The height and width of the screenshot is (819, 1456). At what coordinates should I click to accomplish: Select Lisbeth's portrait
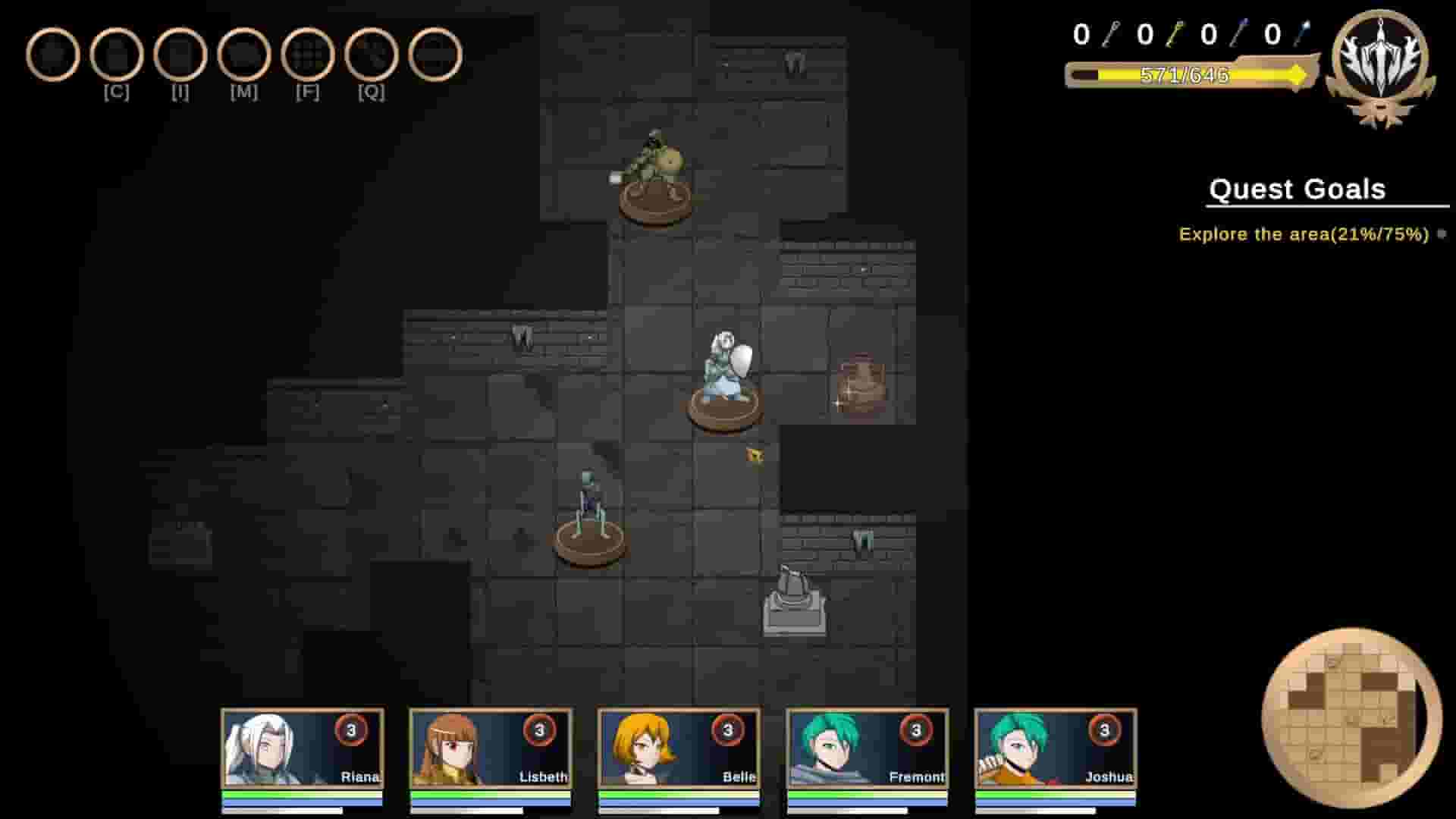(x=489, y=751)
